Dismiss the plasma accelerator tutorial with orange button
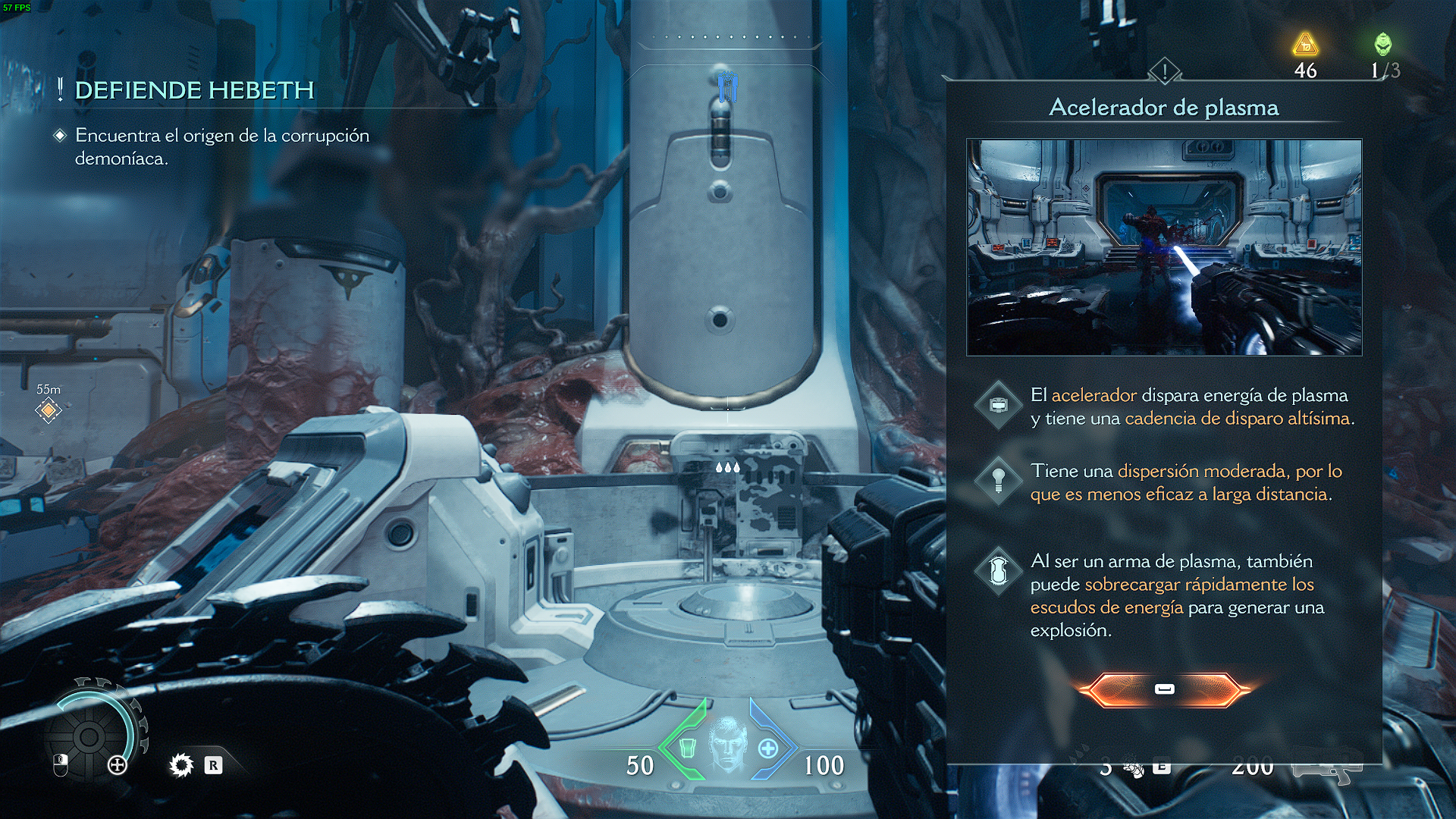 tap(1164, 689)
